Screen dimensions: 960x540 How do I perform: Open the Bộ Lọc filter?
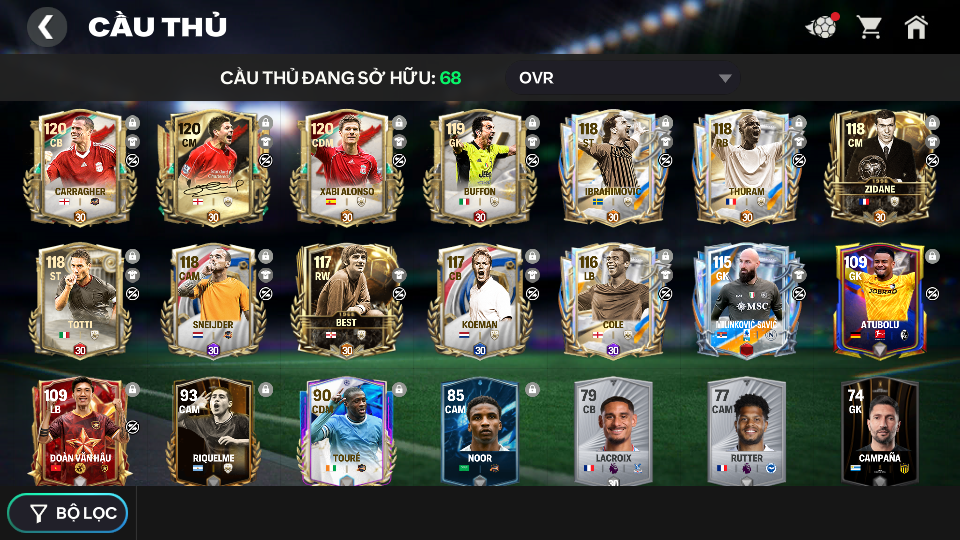tap(68, 513)
